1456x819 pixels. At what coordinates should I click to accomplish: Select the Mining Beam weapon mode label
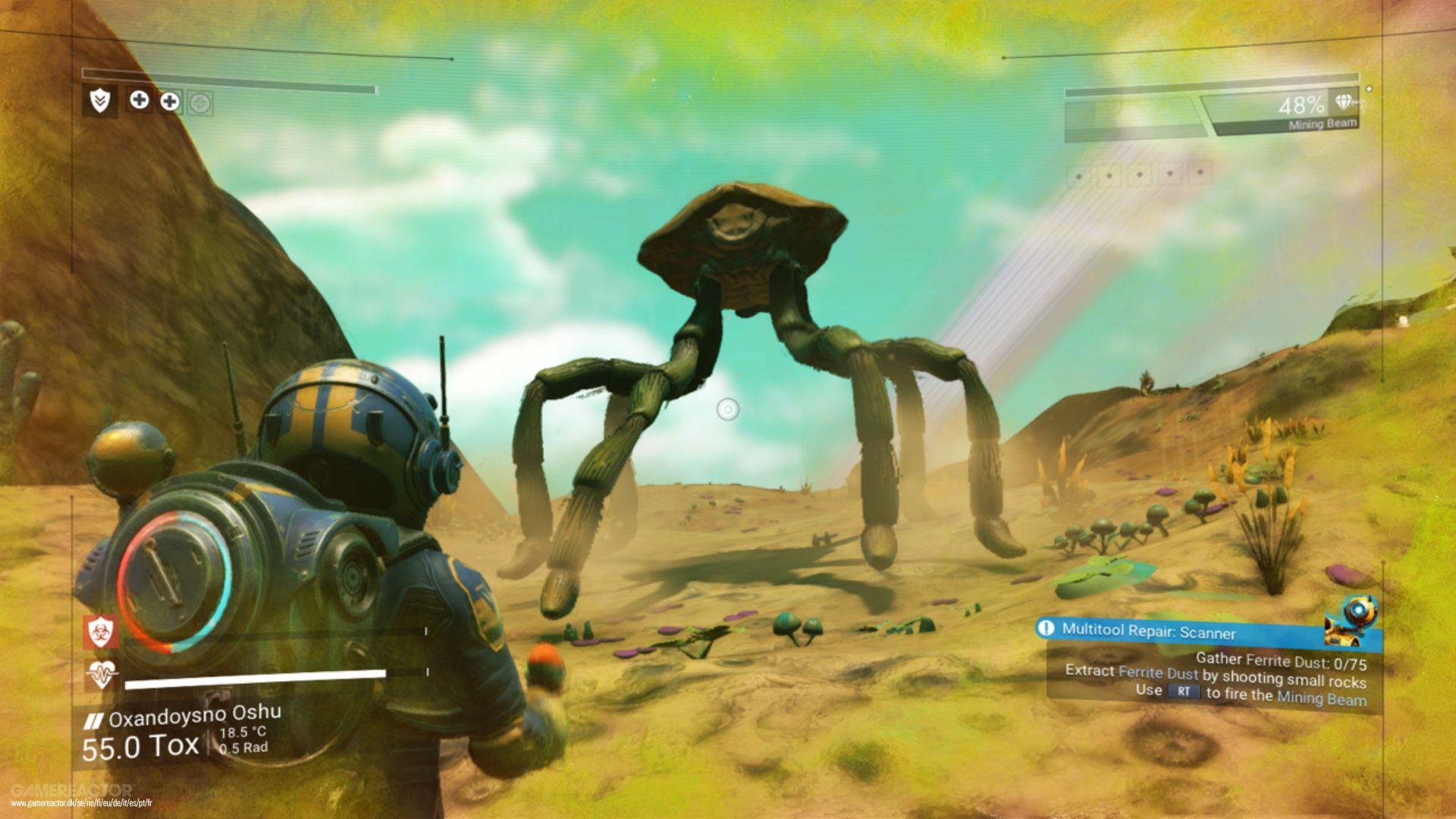pos(1323,123)
